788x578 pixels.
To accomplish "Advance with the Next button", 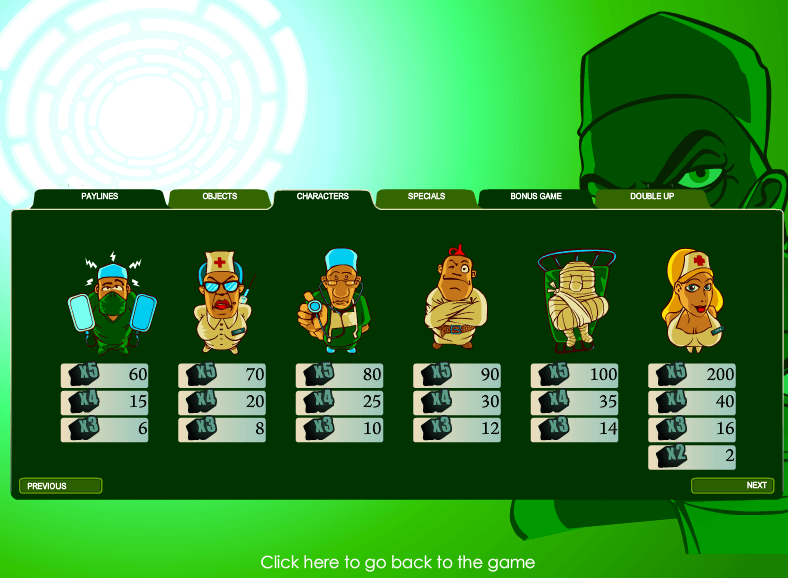I will [732, 485].
